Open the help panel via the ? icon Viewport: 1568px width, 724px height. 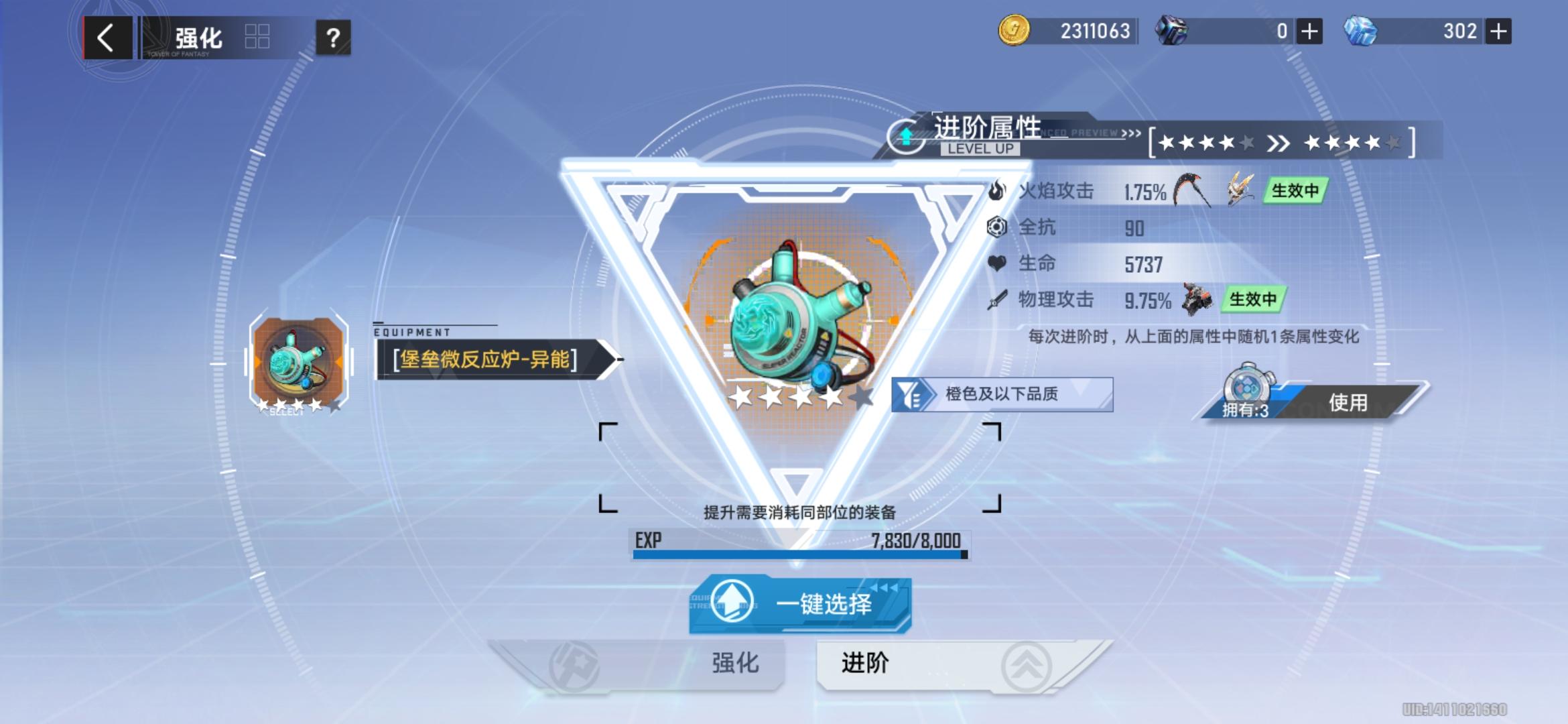click(333, 38)
